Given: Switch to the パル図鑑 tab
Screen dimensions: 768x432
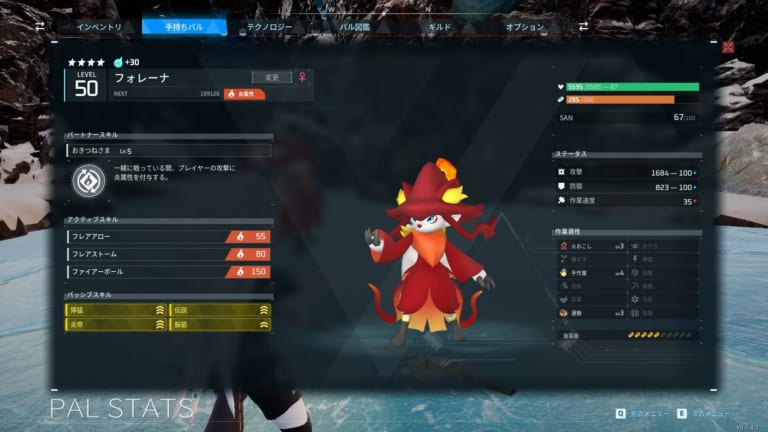Looking at the screenshot, I should click(355, 27).
